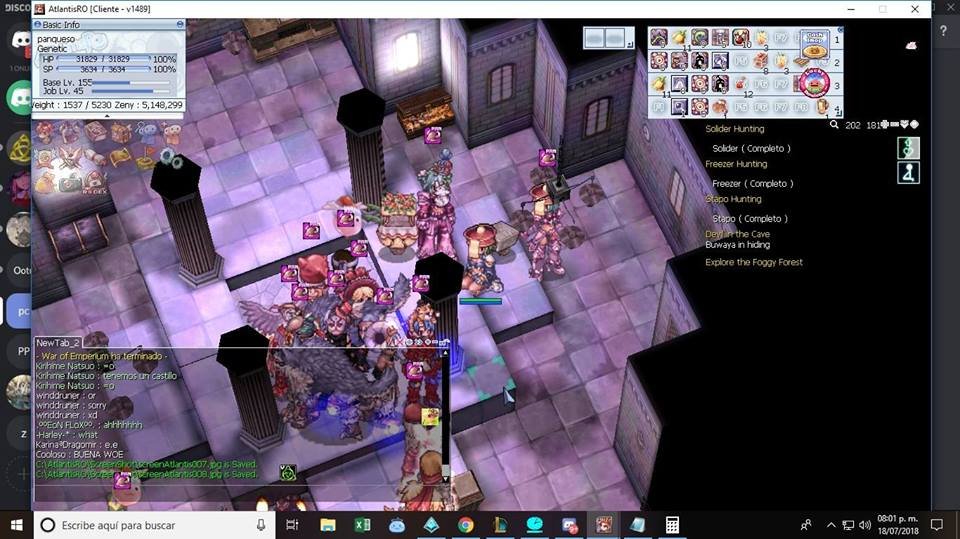The height and width of the screenshot is (539, 960).
Task: Open the round pink face event button
Action: point(812,82)
